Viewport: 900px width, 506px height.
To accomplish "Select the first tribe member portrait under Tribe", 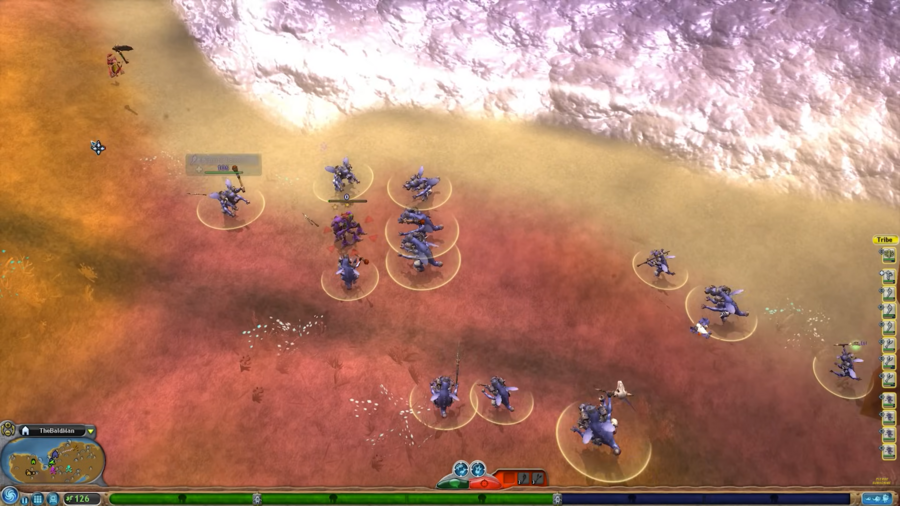I will pyautogui.click(x=888, y=256).
